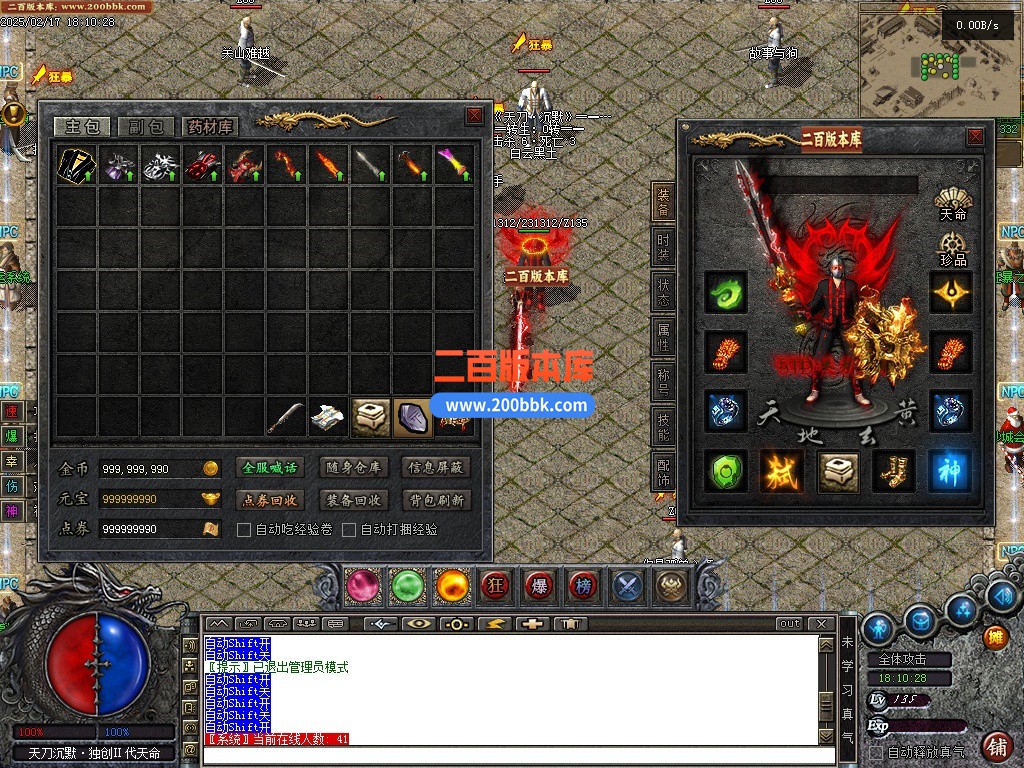The width and height of the screenshot is (1024, 768).
Task: Click the 全服喊话 button
Action: [270, 467]
